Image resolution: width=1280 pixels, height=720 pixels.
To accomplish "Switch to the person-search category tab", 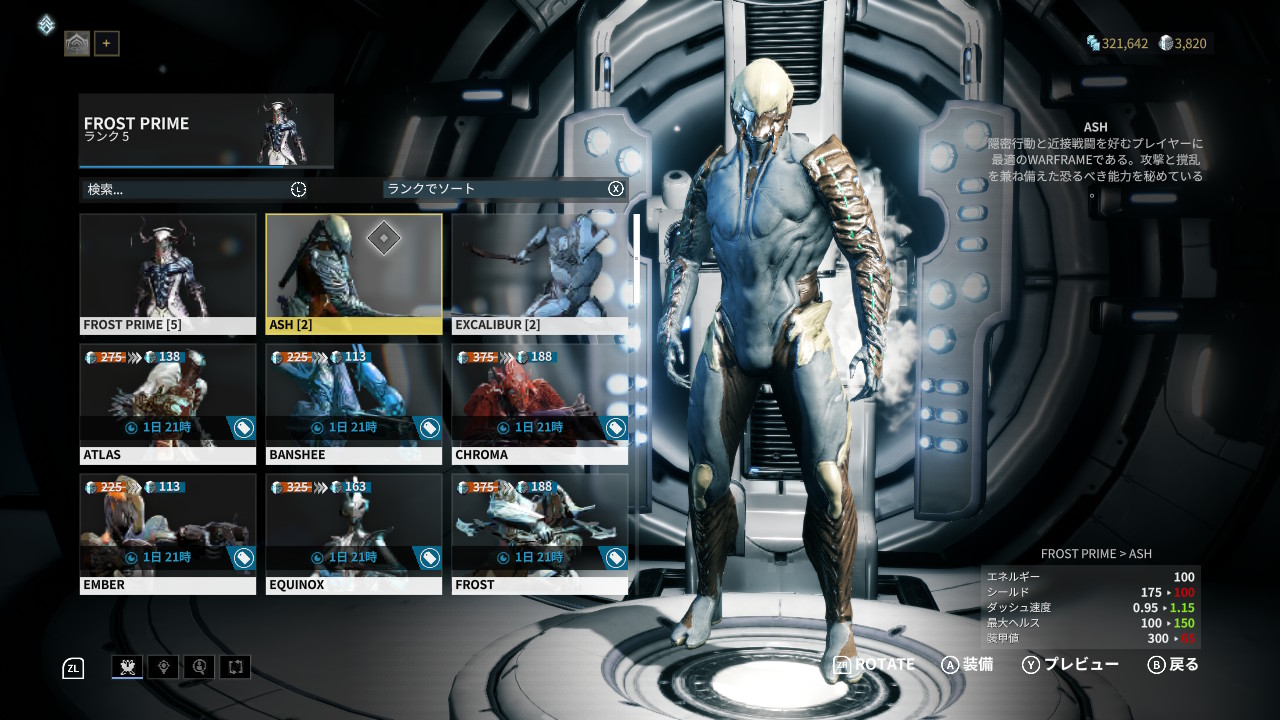I will 199,667.
